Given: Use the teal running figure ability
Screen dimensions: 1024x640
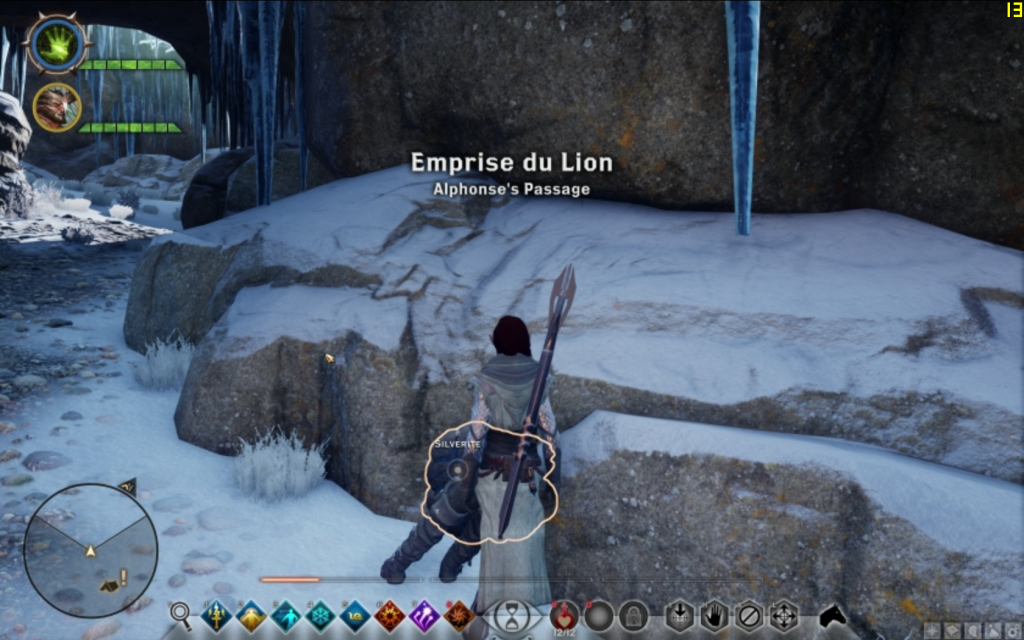Looking at the screenshot, I should click(286, 615).
